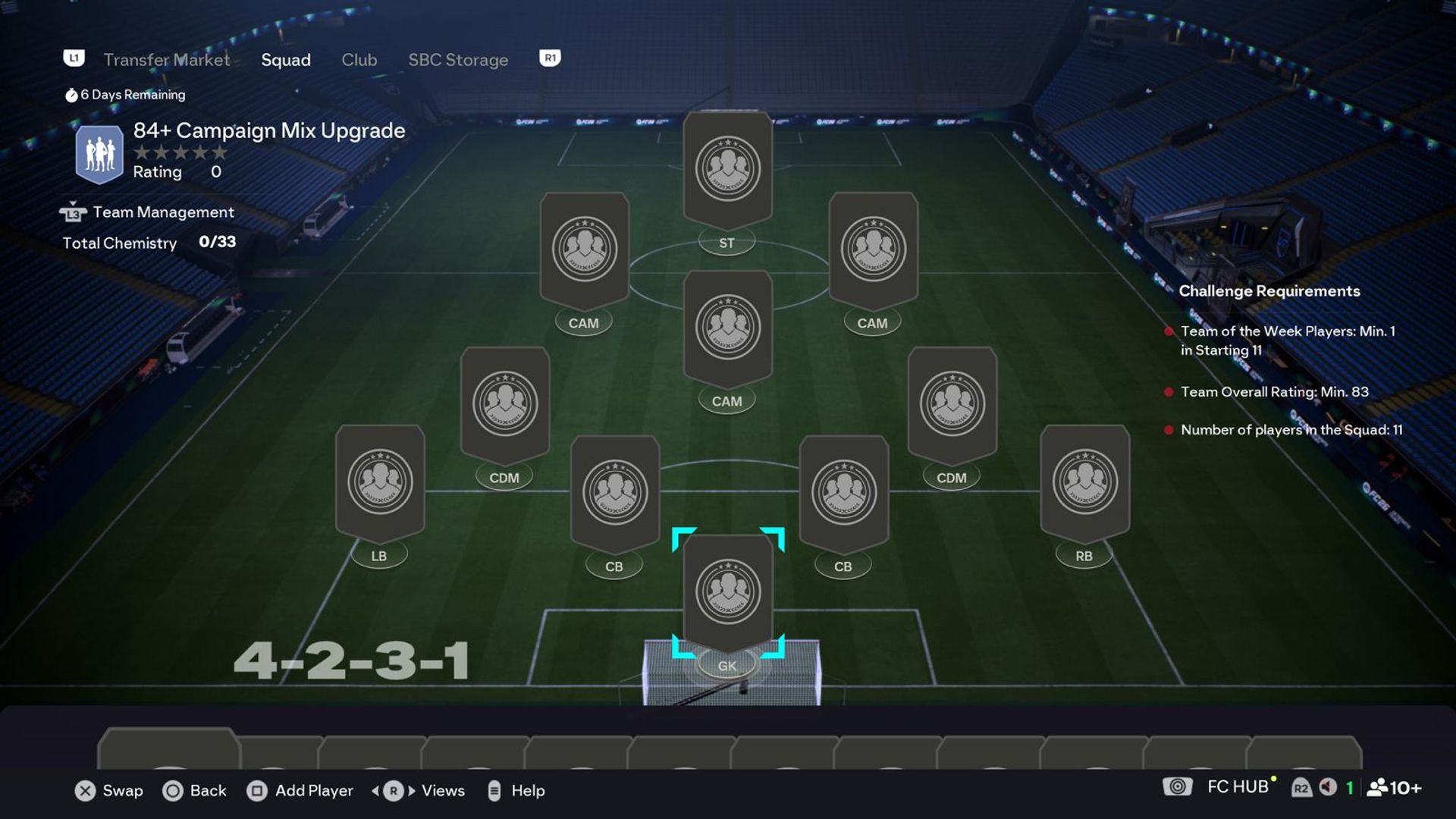Click the Team Management L3 icon
Image resolution: width=1456 pixels, height=819 pixels.
[x=73, y=212]
